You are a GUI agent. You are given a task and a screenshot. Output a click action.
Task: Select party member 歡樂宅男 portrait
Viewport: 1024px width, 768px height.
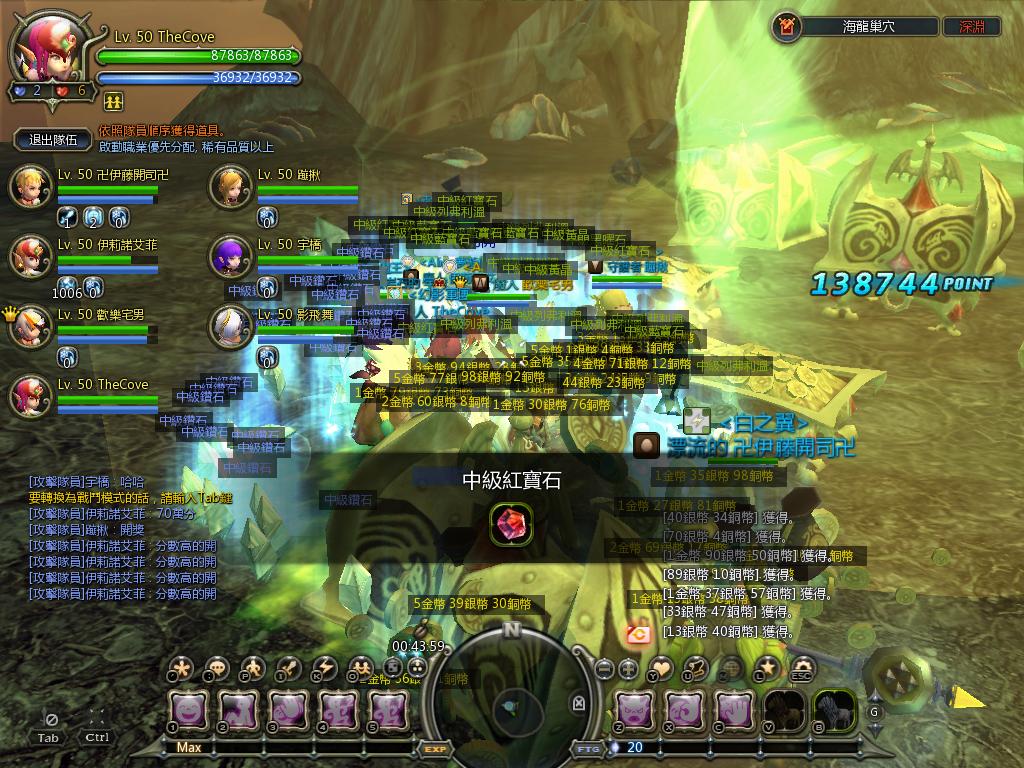[30, 327]
